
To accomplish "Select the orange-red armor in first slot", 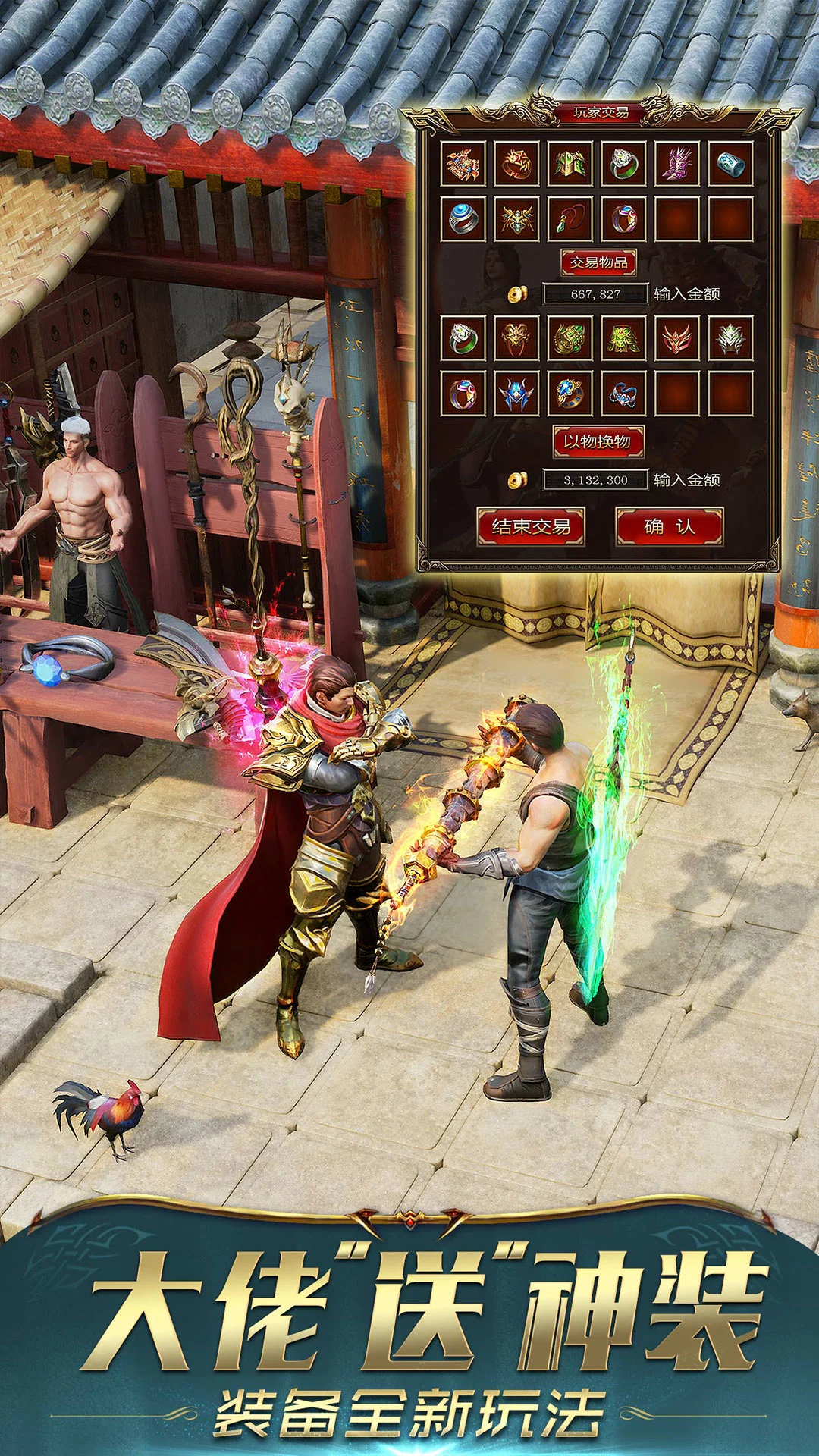I will [463, 164].
